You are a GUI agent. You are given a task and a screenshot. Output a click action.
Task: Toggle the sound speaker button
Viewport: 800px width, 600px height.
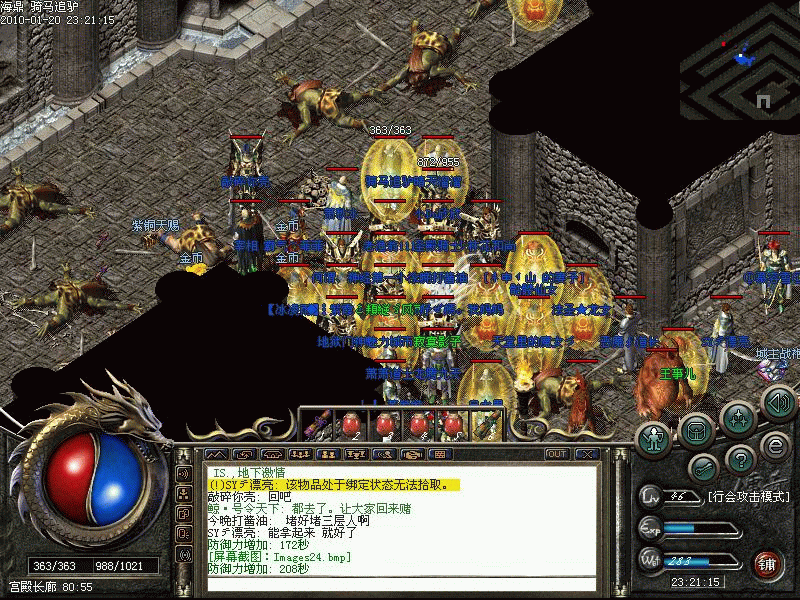click(x=777, y=402)
